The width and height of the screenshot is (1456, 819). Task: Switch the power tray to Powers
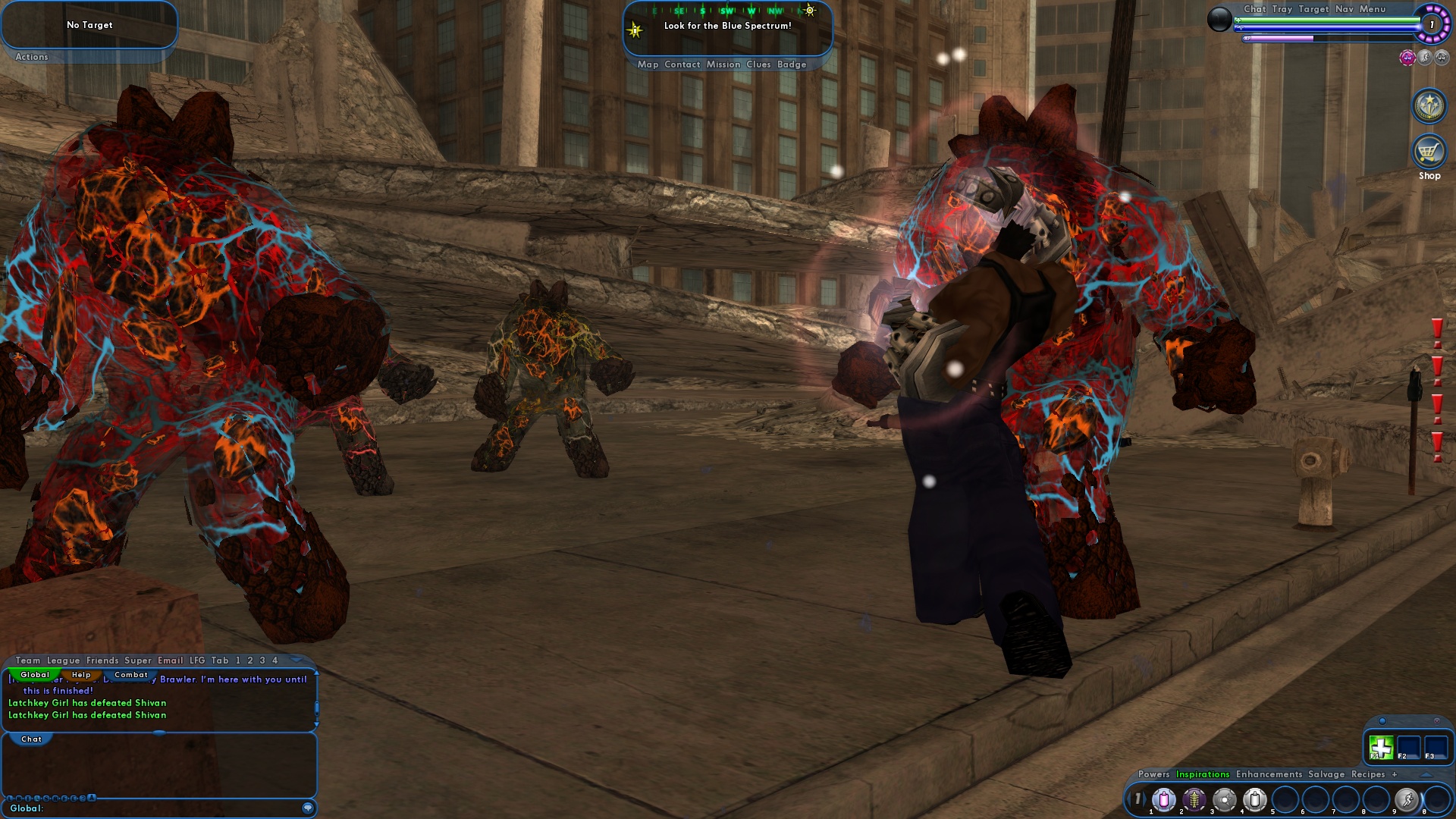tap(1153, 774)
